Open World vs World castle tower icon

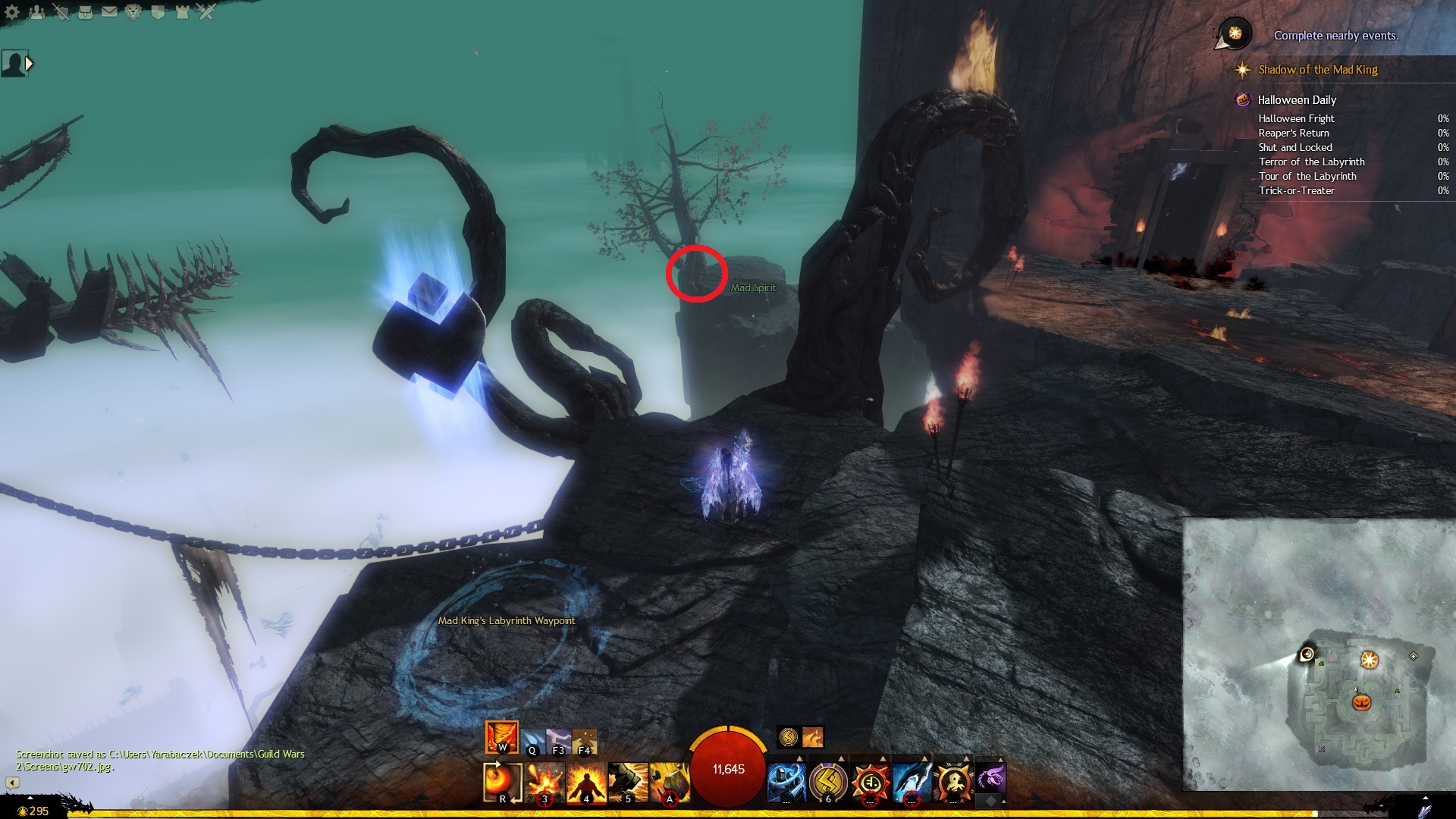coord(182,12)
